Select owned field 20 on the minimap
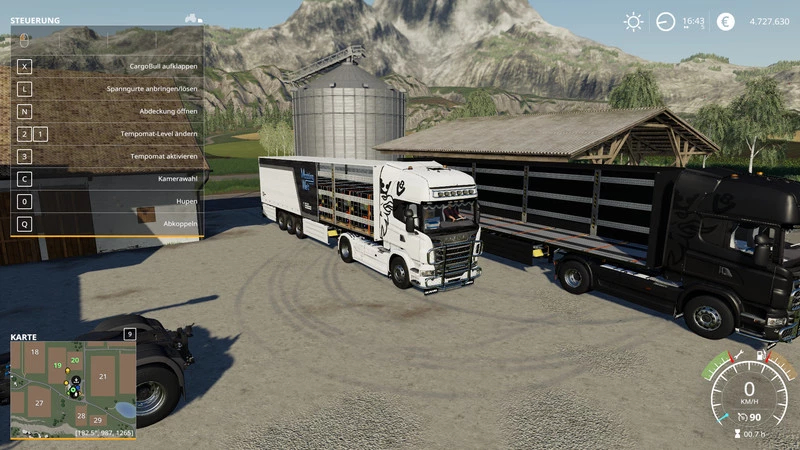The height and width of the screenshot is (450, 800). (x=75, y=360)
